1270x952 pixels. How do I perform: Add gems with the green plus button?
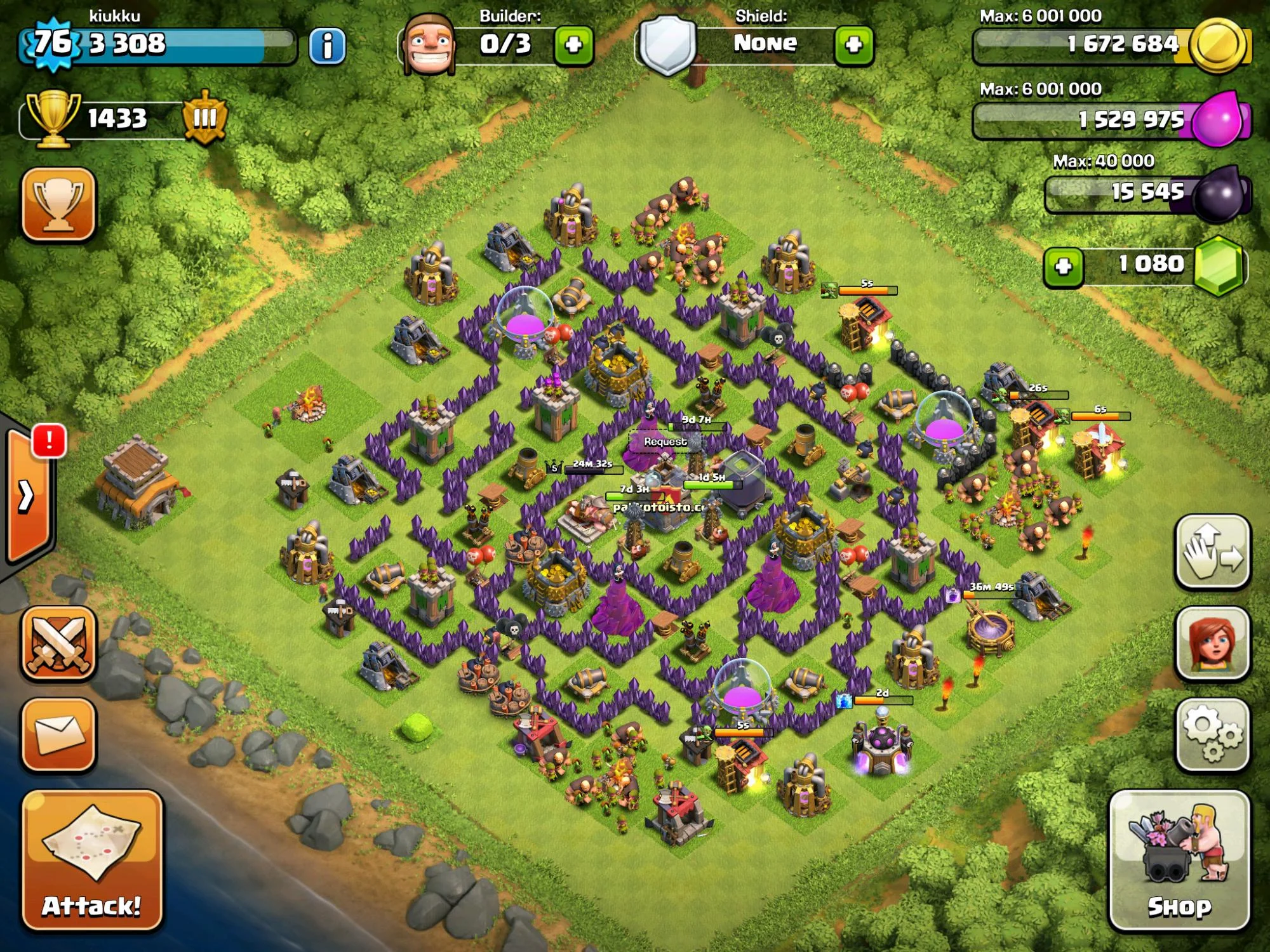pyautogui.click(x=1064, y=267)
